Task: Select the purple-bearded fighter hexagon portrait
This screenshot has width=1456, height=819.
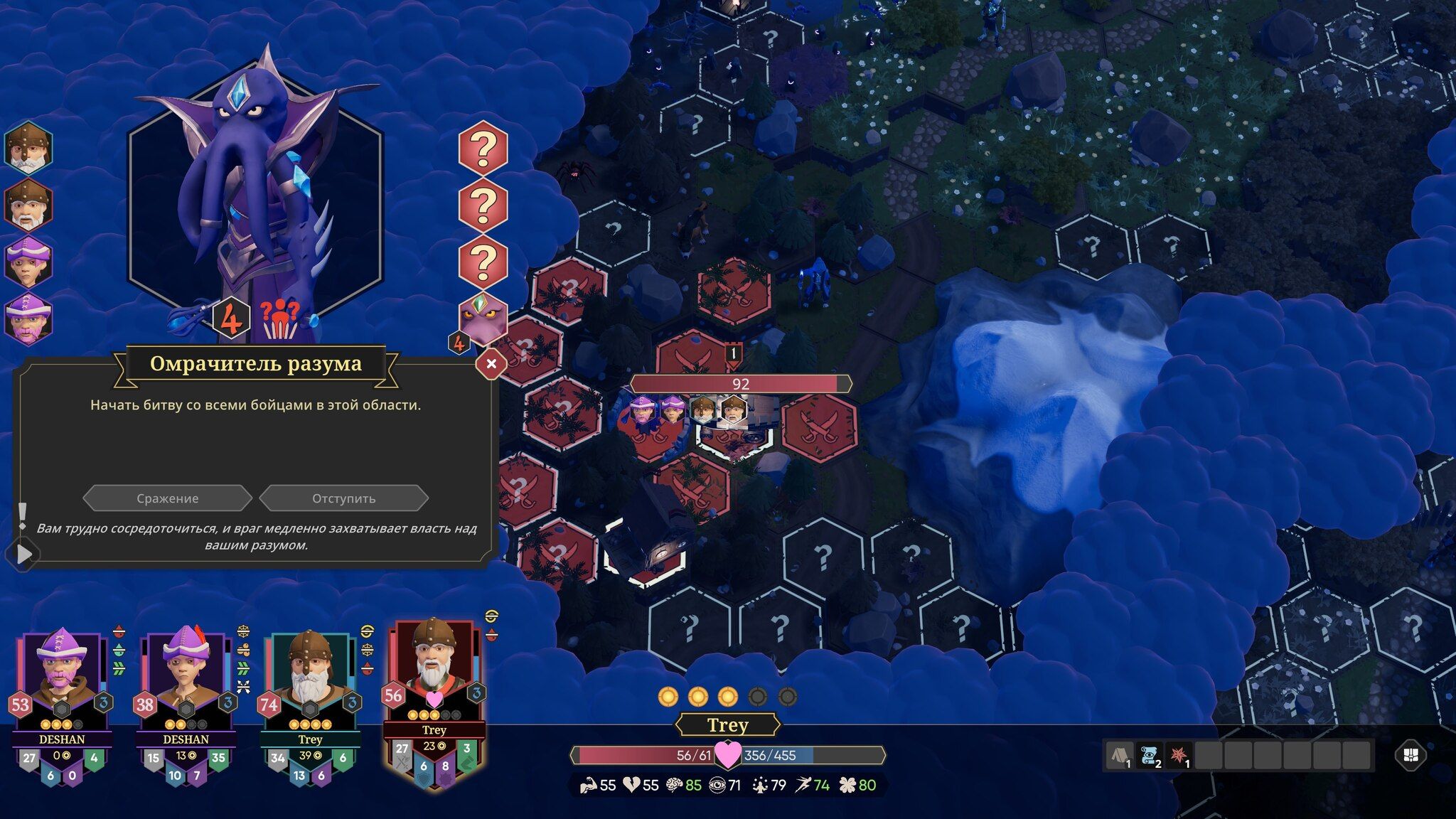Action: [28, 318]
